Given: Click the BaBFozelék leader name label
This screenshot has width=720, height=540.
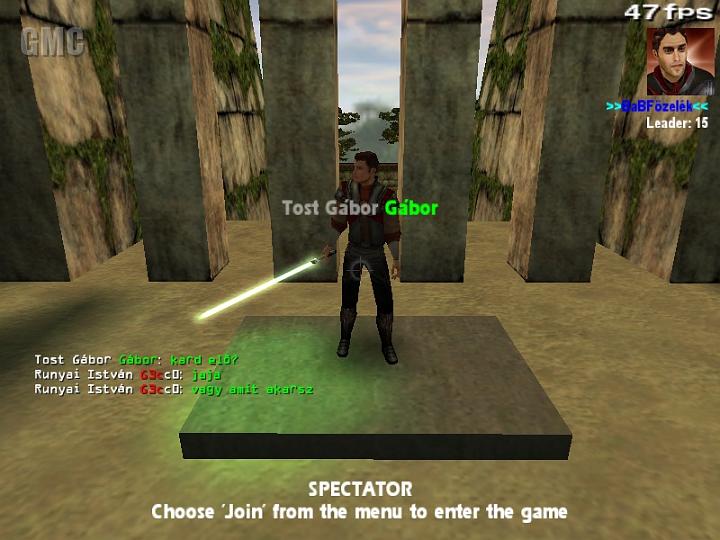Looking at the screenshot, I should (657, 106).
